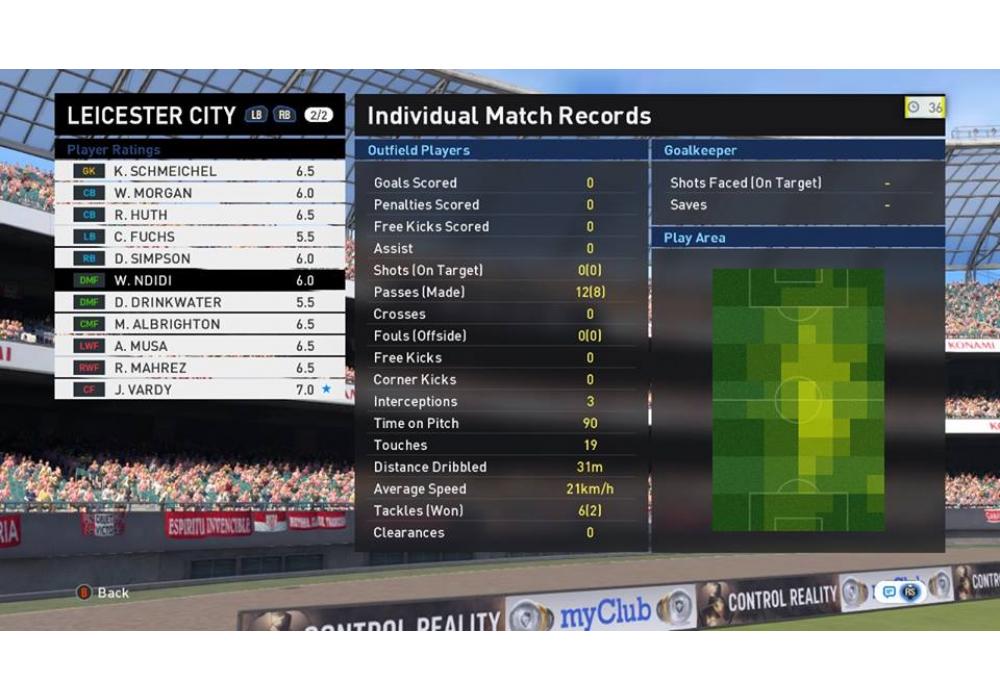
Task: Choose W. Morgan's rating row
Action: [199, 193]
